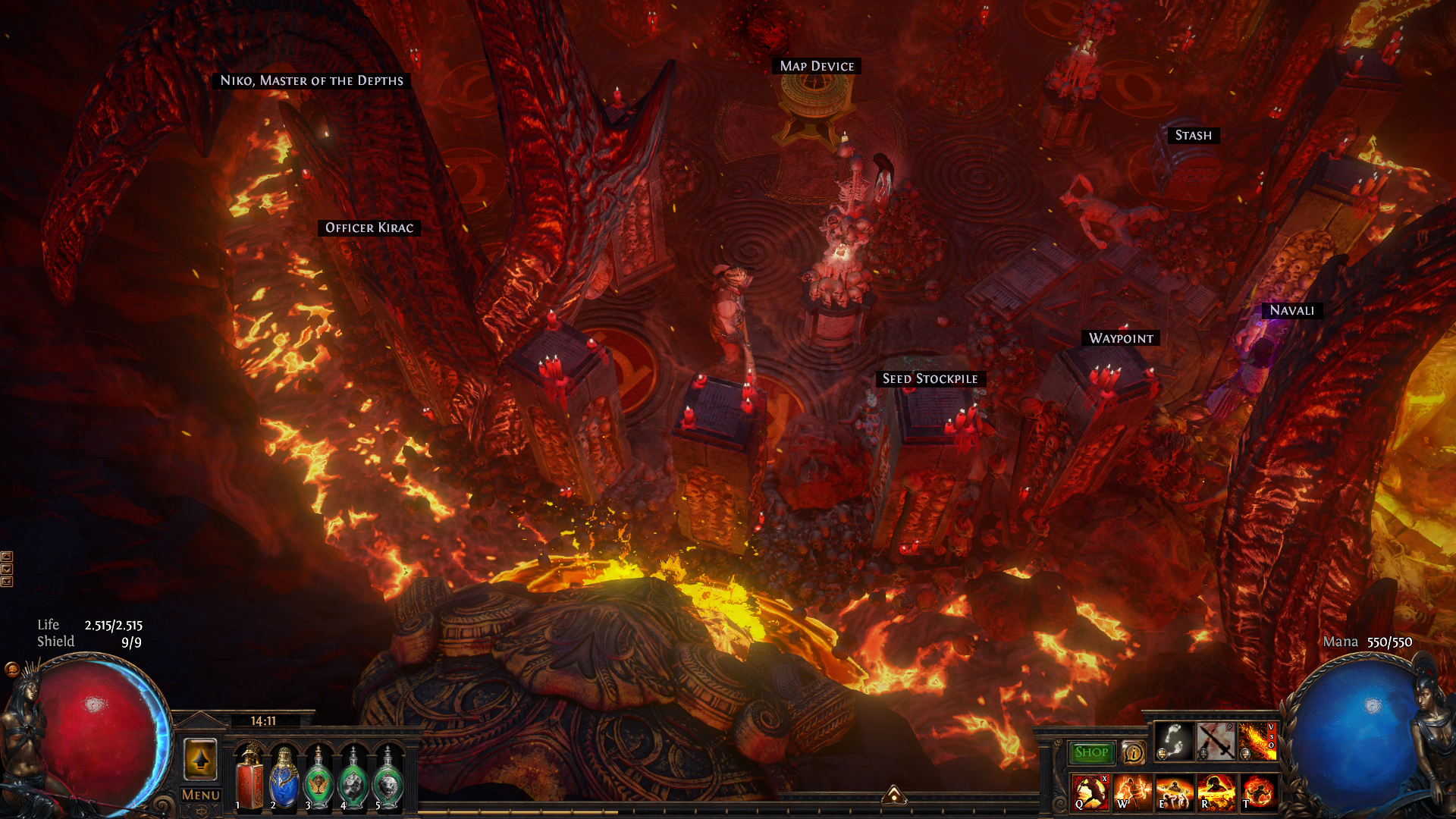The width and height of the screenshot is (1456, 819).
Task: Click the chat scroll-to-bottom arrow button
Action: click(x=7, y=582)
